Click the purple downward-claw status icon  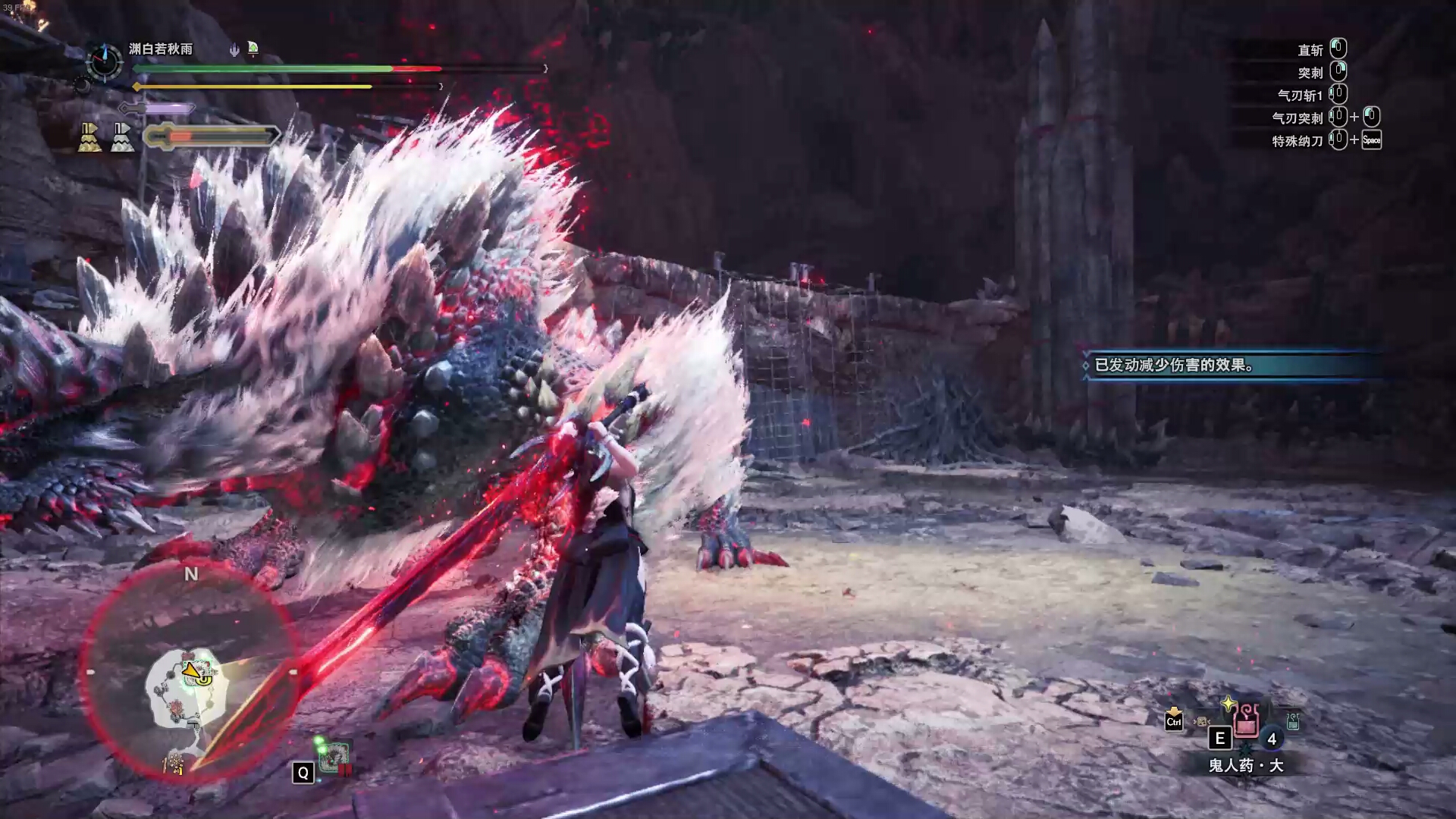click(234, 50)
